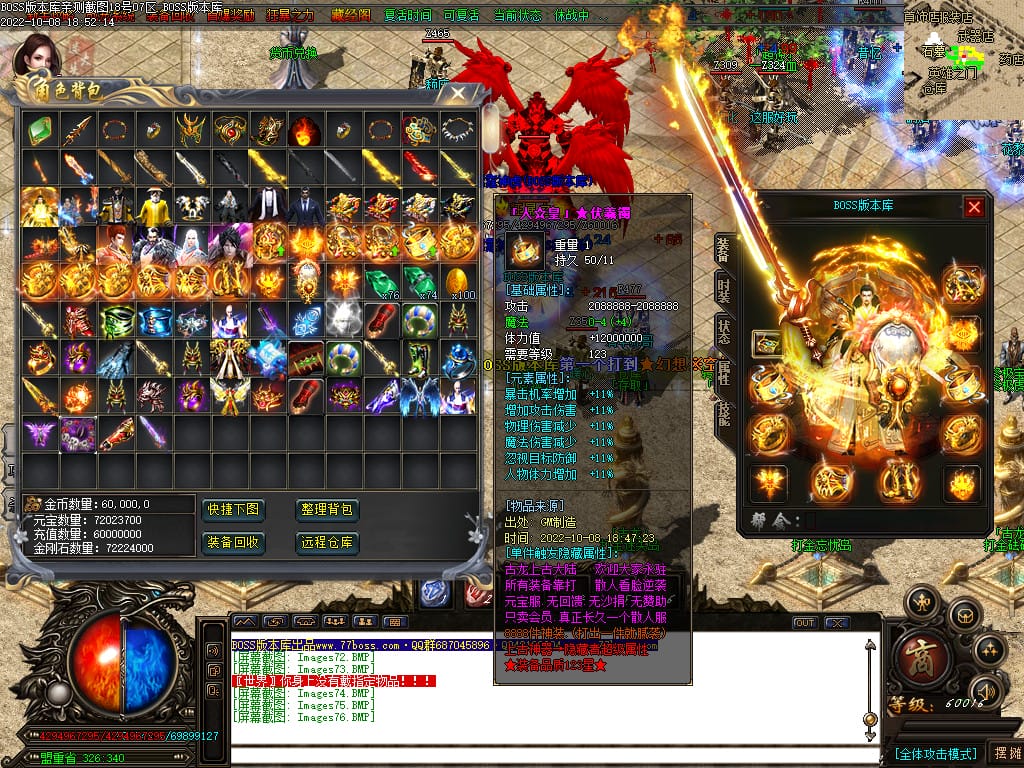Close the chat box with X button
The height and width of the screenshot is (768, 1024).
836,622
